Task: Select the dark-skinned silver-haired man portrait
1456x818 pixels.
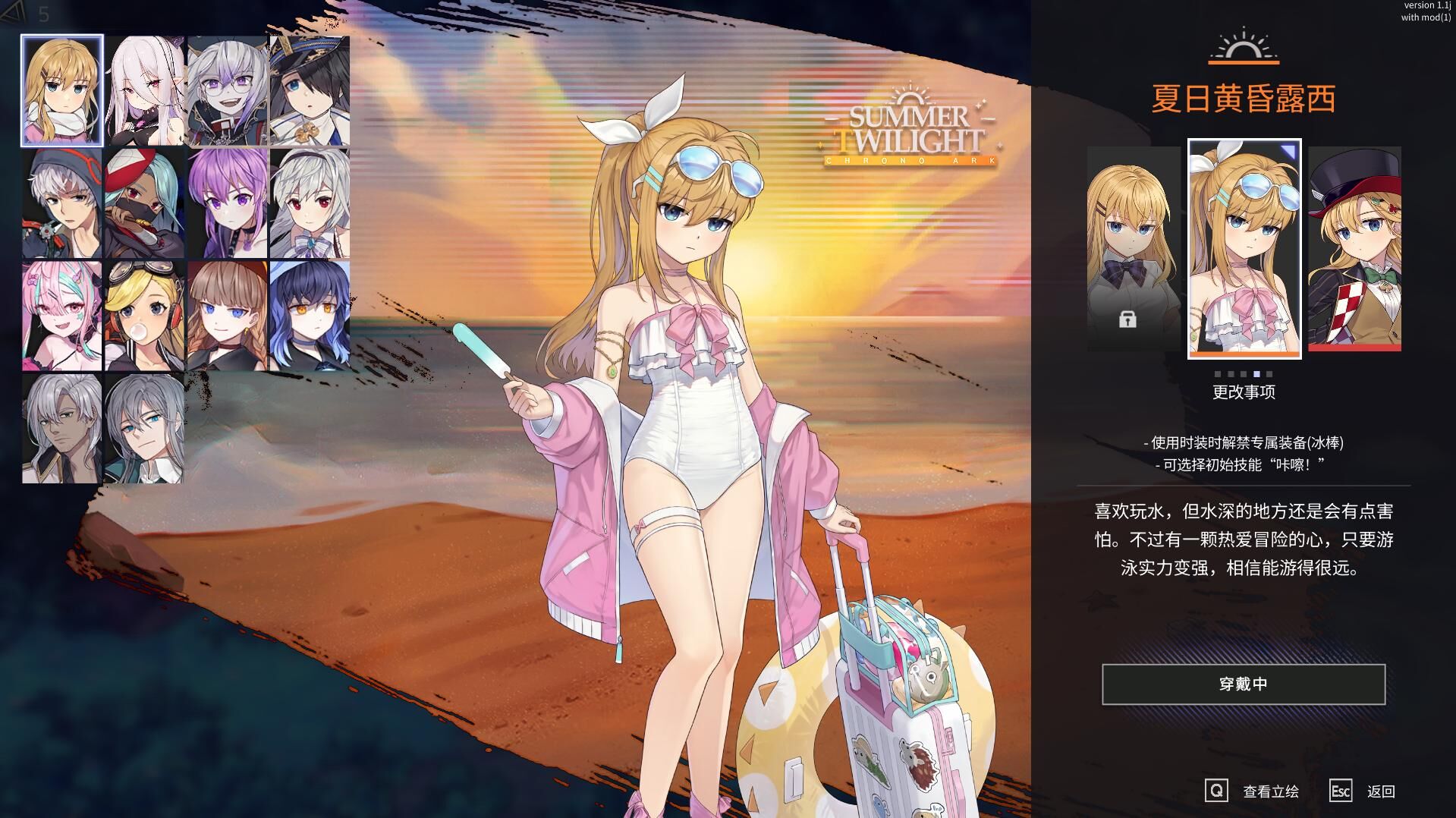Action: coord(61,428)
